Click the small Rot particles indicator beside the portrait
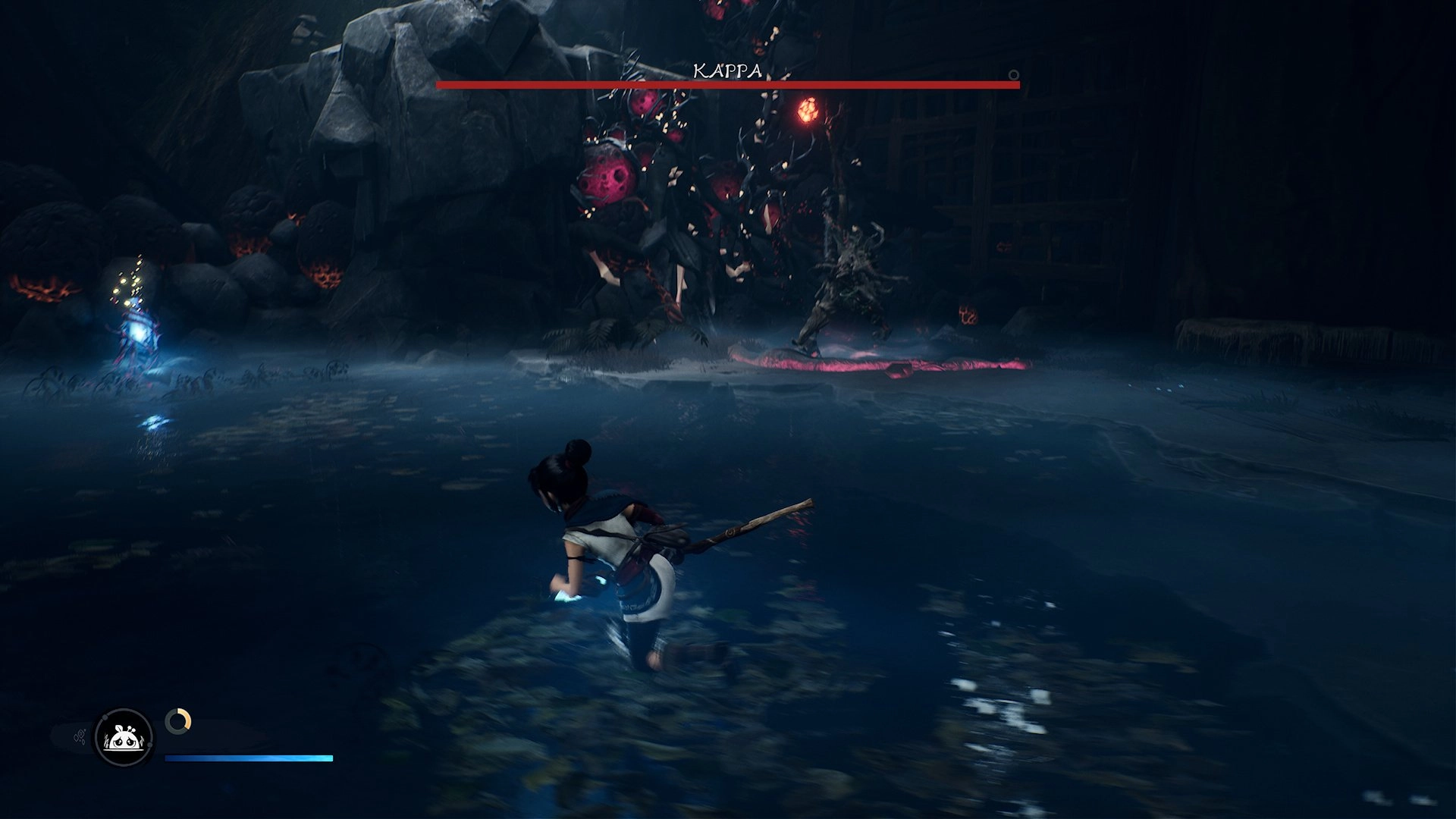Screen dimensions: 1456x819 80,735
